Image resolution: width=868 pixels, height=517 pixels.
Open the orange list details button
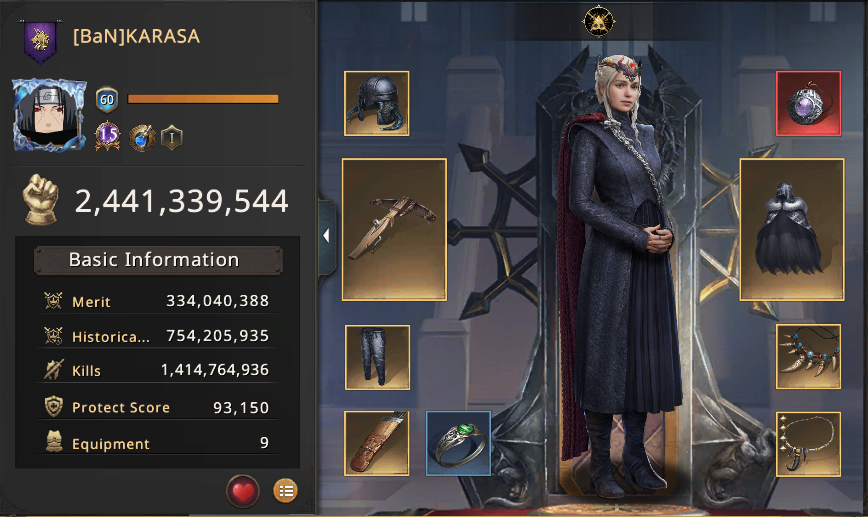(x=285, y=490)
